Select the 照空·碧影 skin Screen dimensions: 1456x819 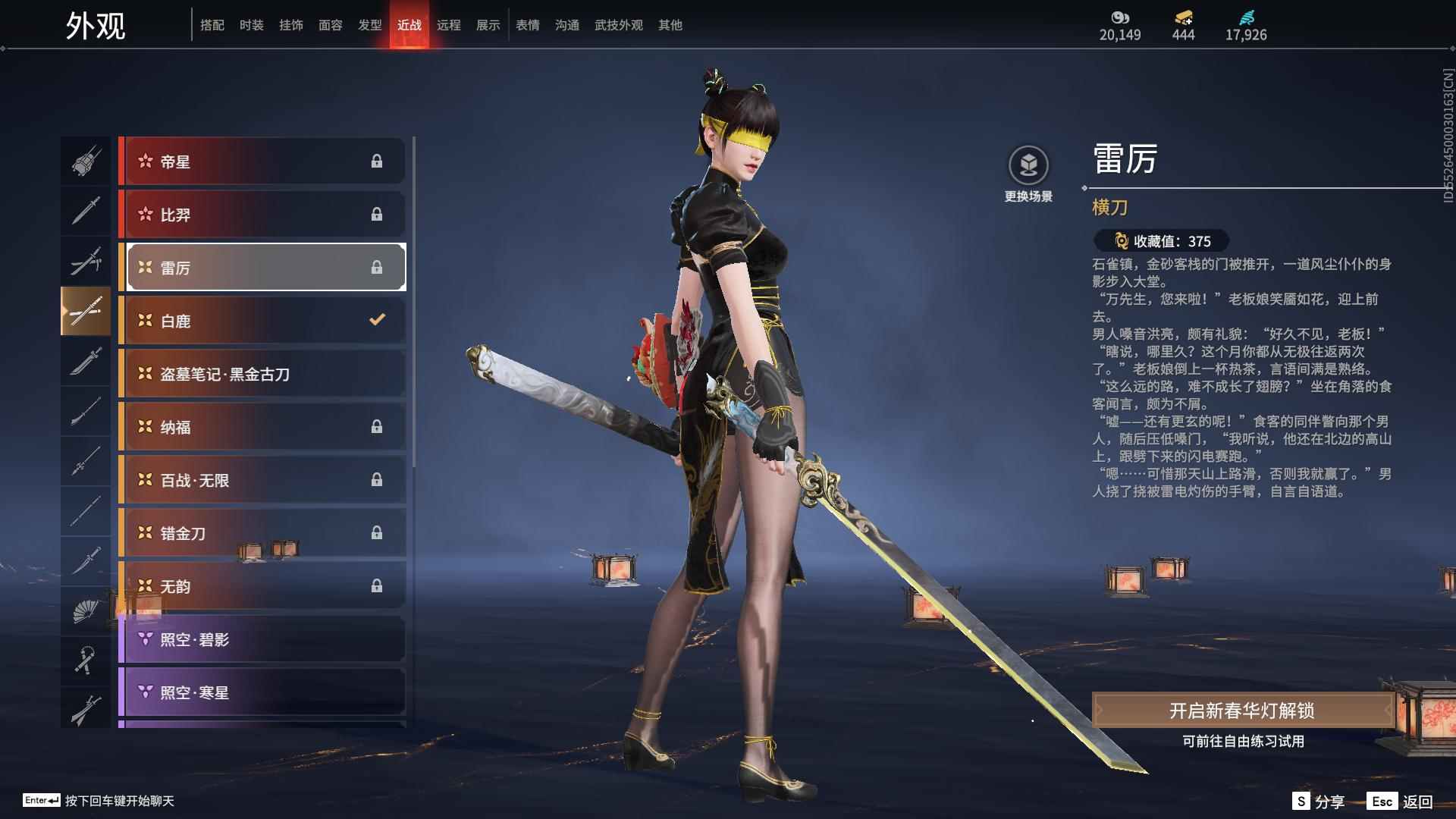(262, 639)
